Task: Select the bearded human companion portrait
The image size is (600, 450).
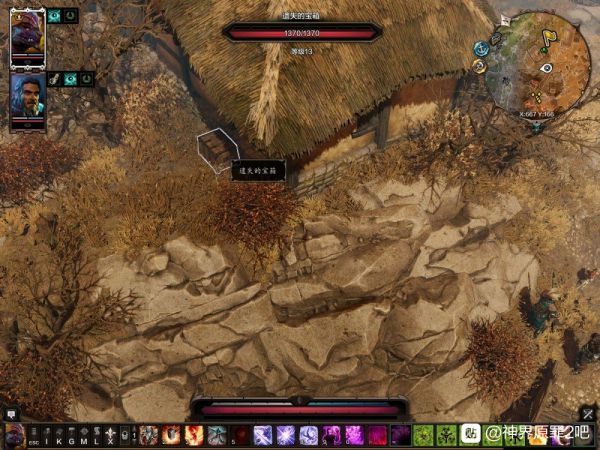Action: [27, 95]
